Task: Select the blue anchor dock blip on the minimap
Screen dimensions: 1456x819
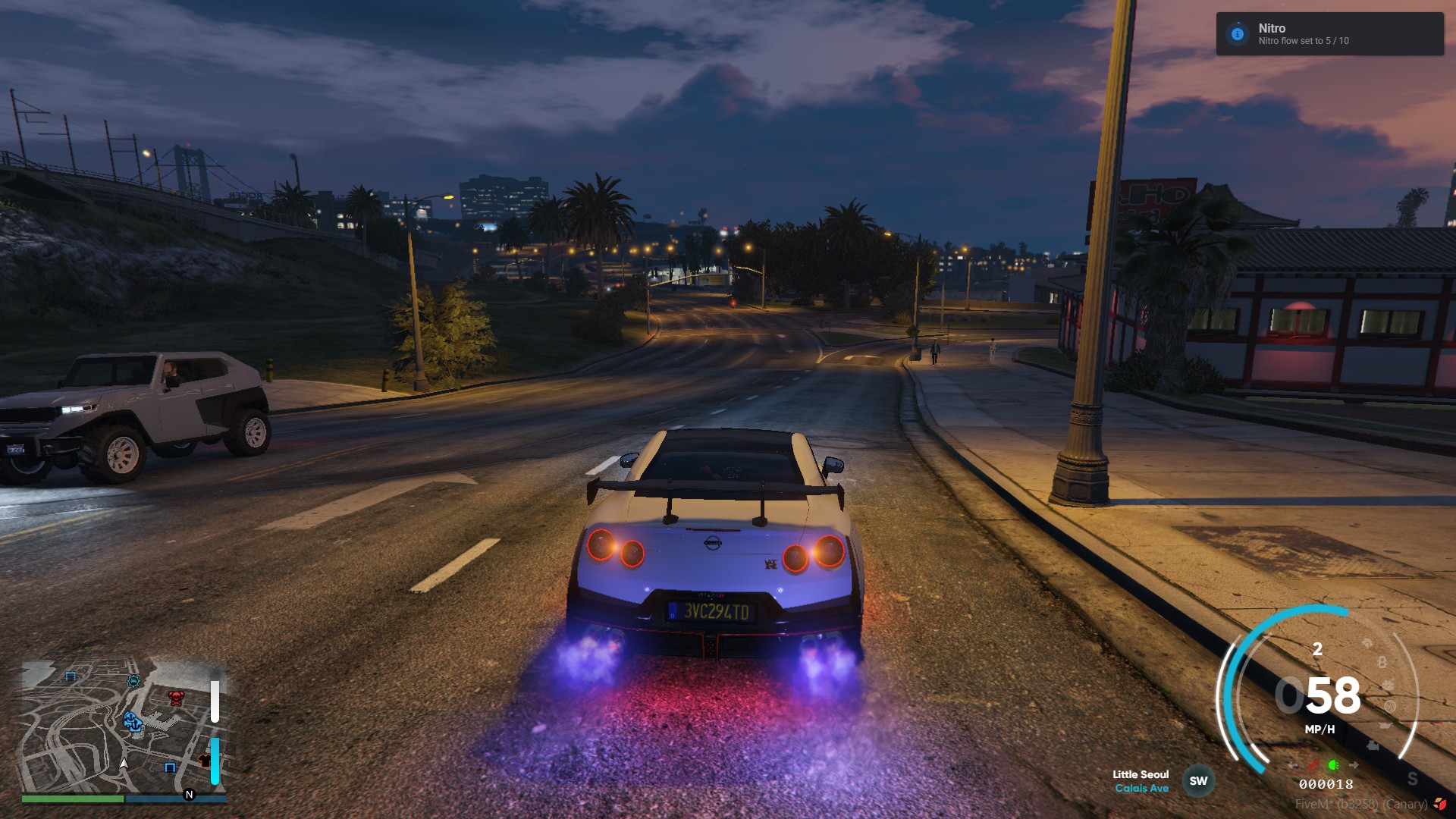Action: [x=133, y=723]
